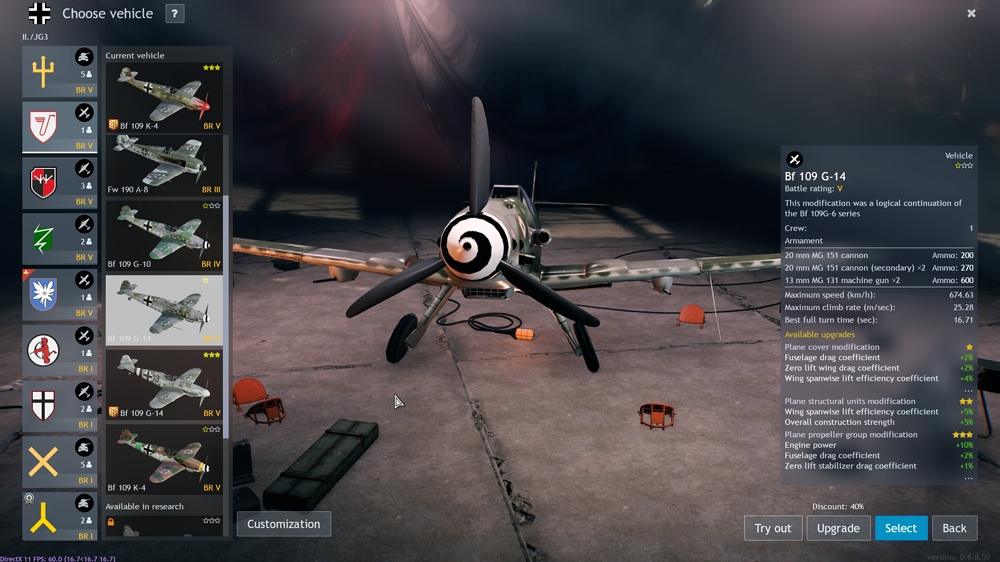Try out the Bf 109 G-14
Viewport: 1000px width, 562px height.
[772, 528]
